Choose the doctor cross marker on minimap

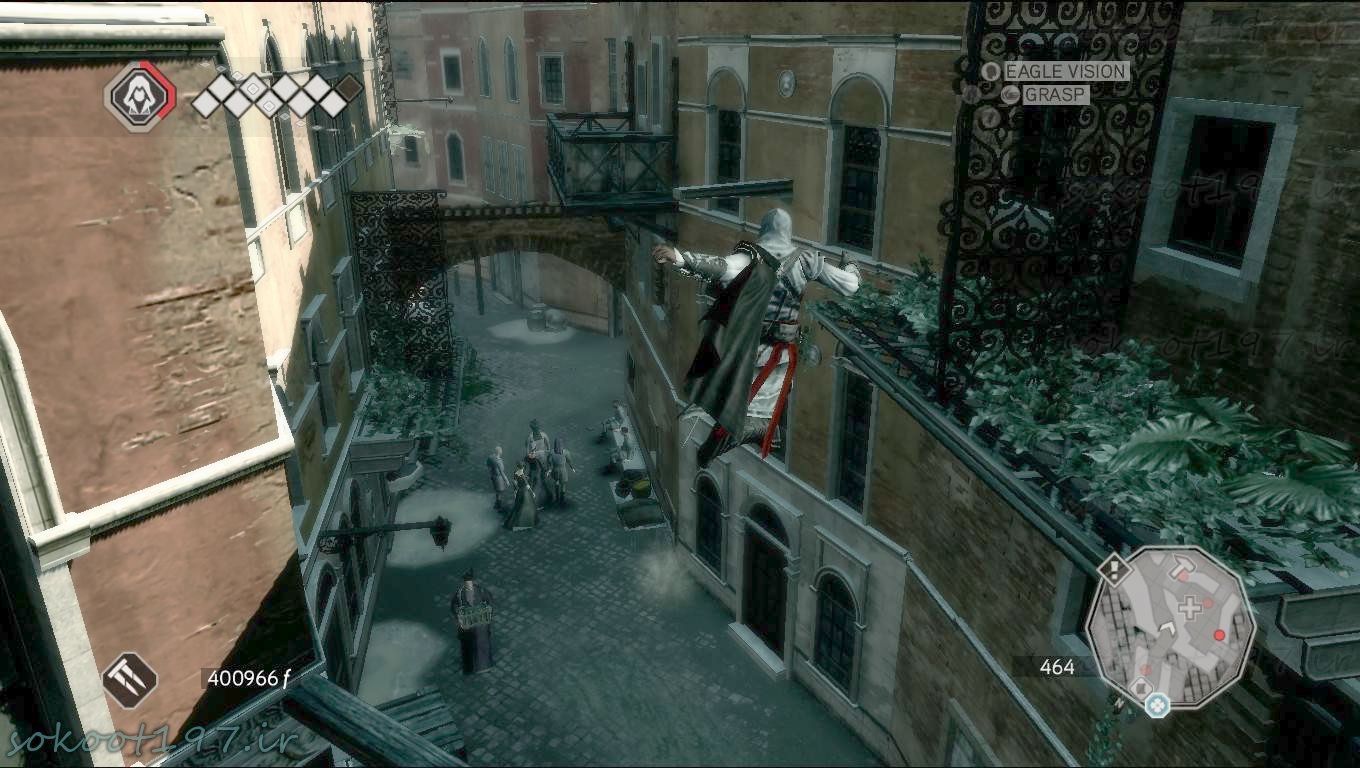tap(1189, 607)
